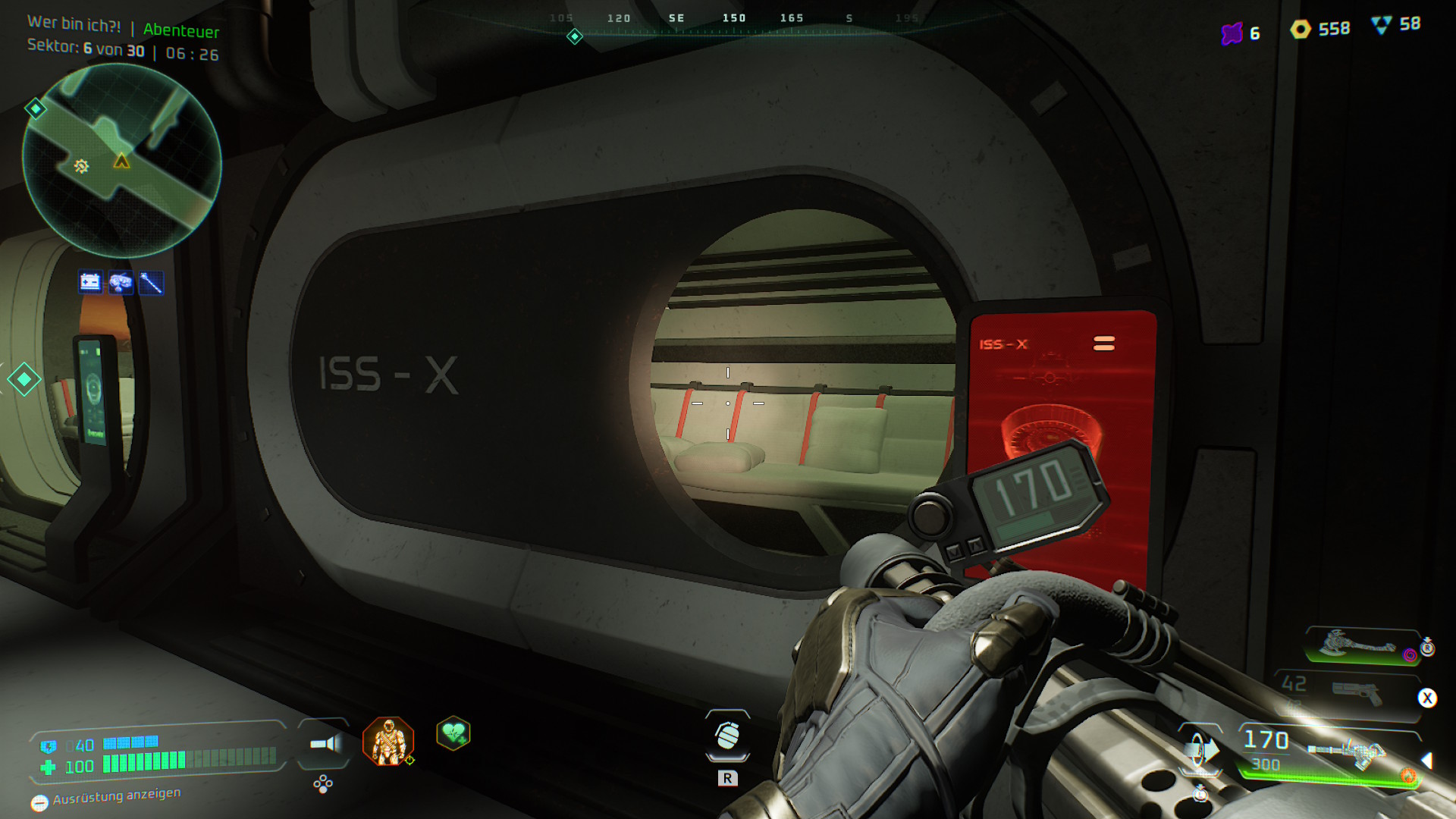Click the purple puzzle piece counter icon

click(1232, 33)
